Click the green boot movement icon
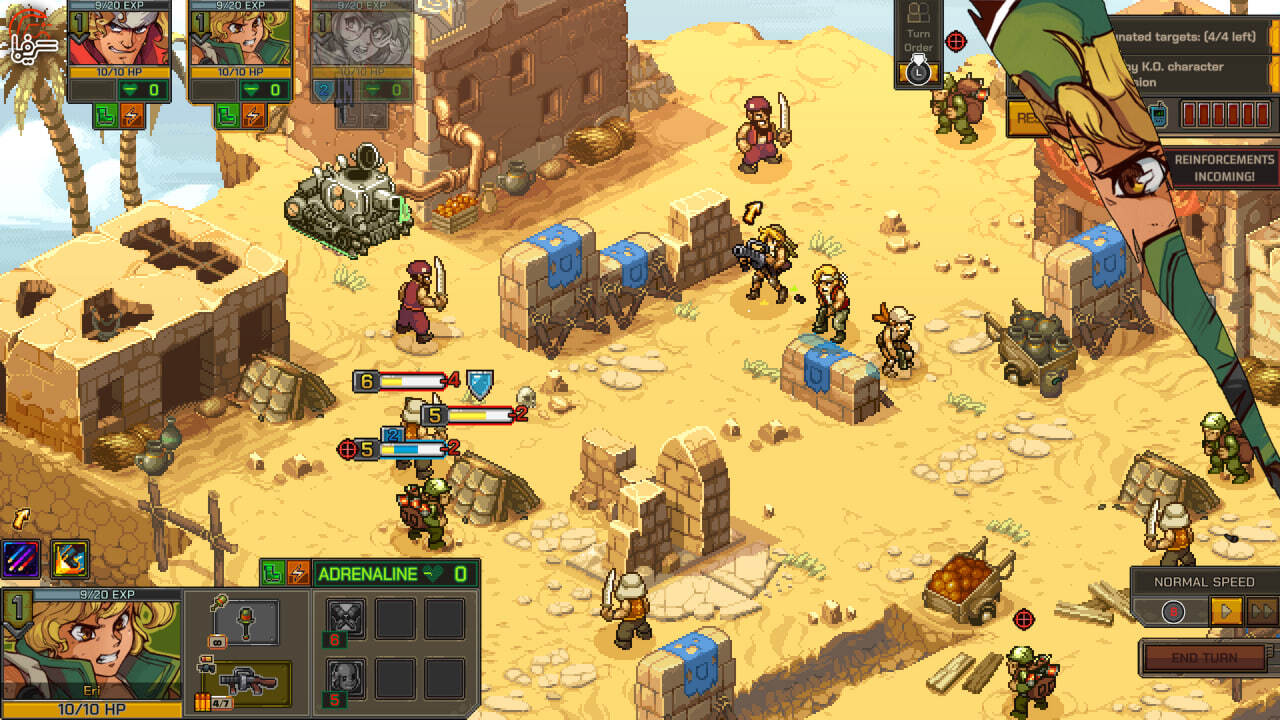 tap(272, 571)
